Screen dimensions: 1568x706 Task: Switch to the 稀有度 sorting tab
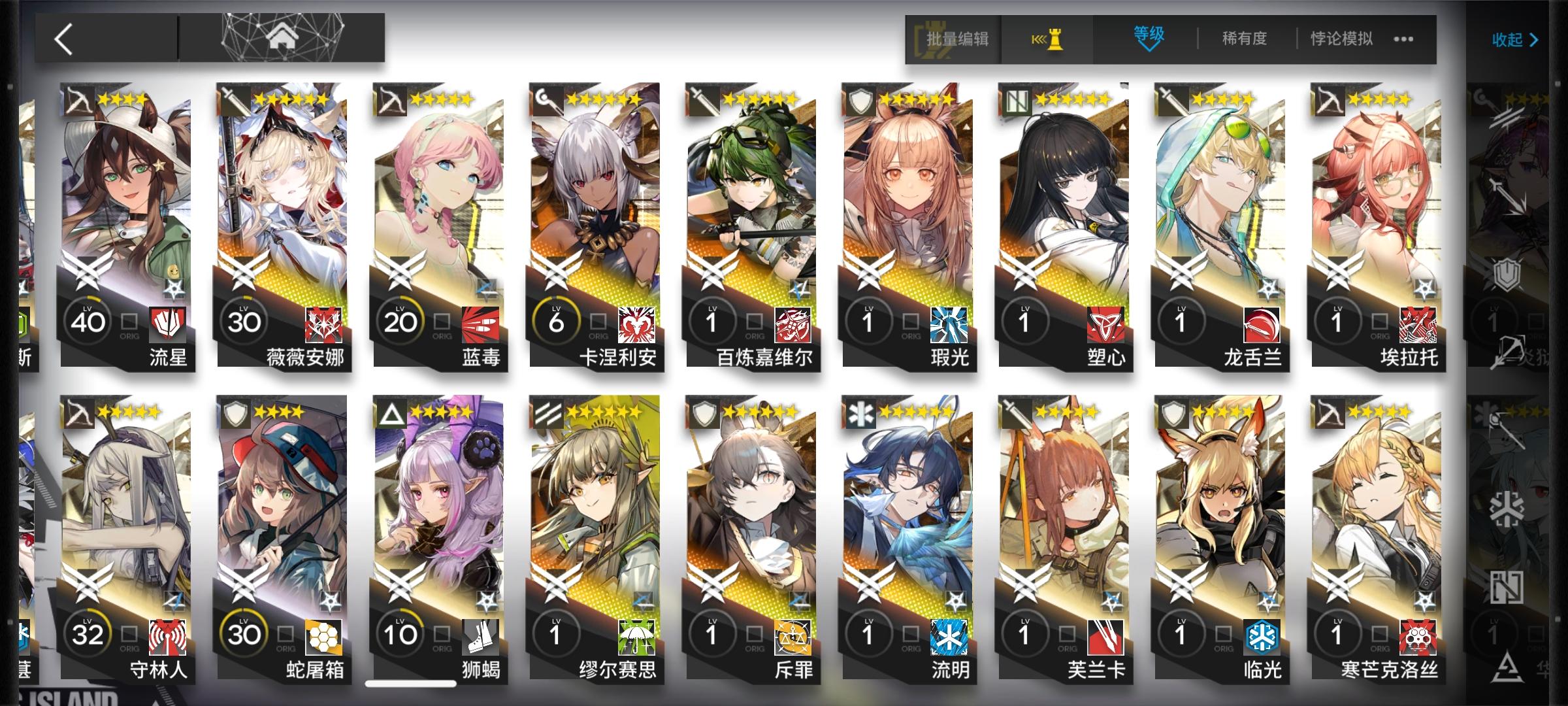point(1243,38)
